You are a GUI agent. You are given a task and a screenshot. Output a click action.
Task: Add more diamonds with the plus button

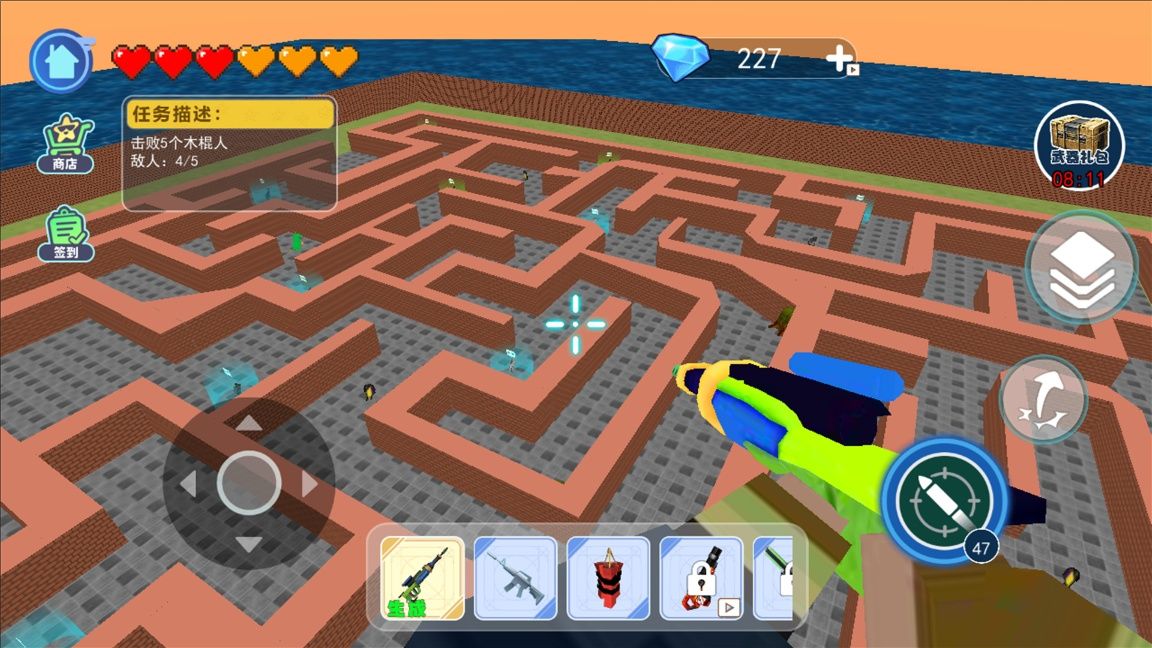[838, 59]
